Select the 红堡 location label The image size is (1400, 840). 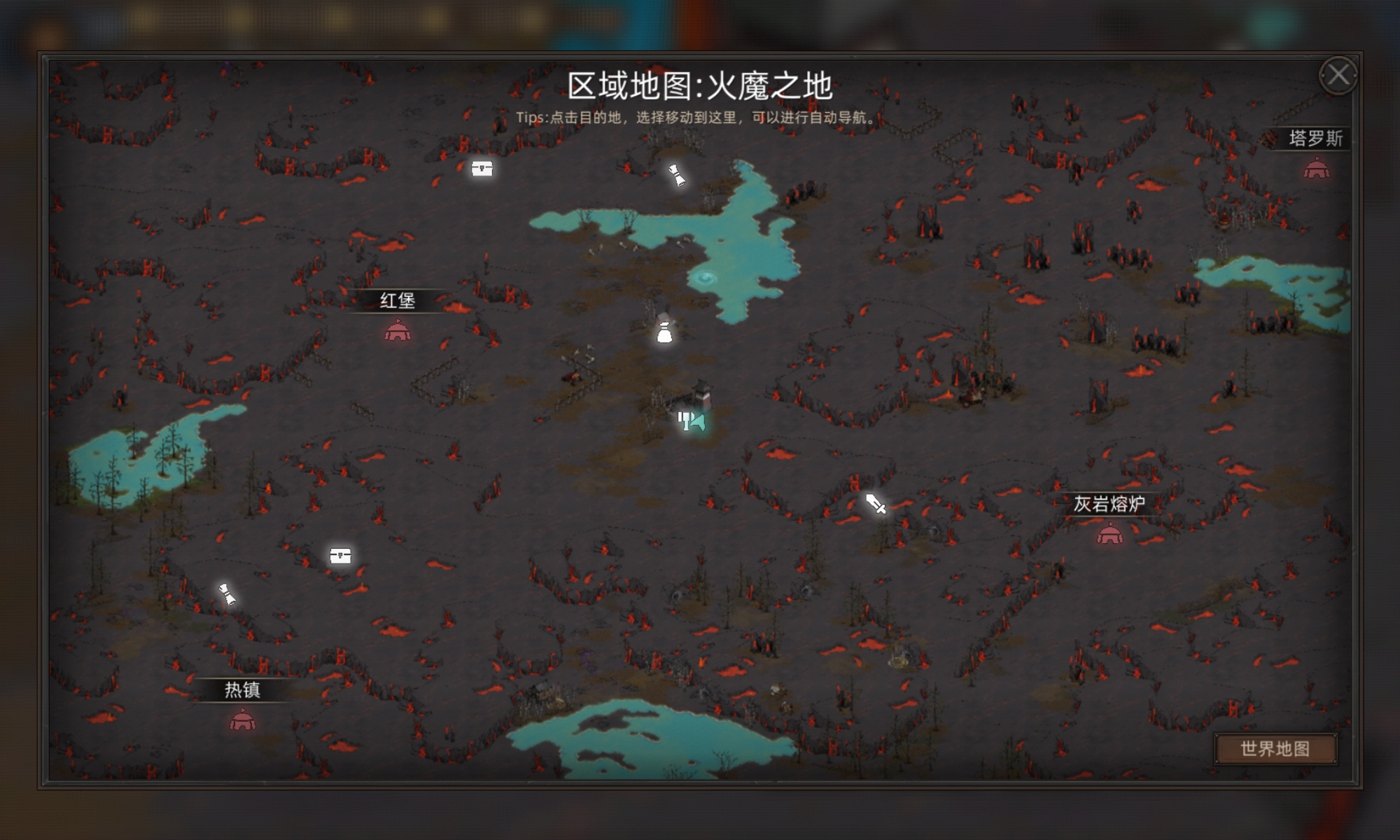(399, 302)
